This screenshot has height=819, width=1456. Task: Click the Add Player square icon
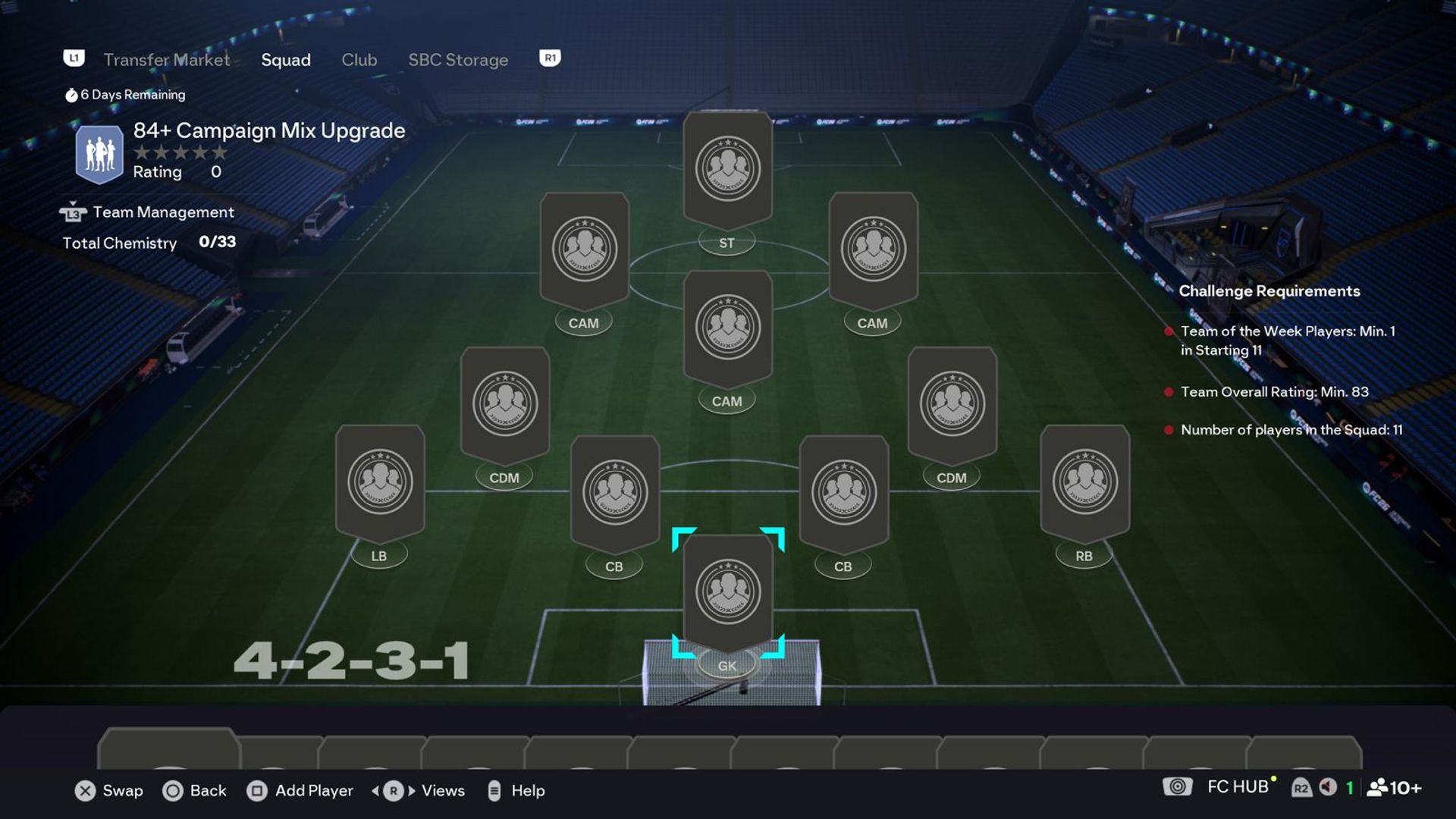point(257,791)
